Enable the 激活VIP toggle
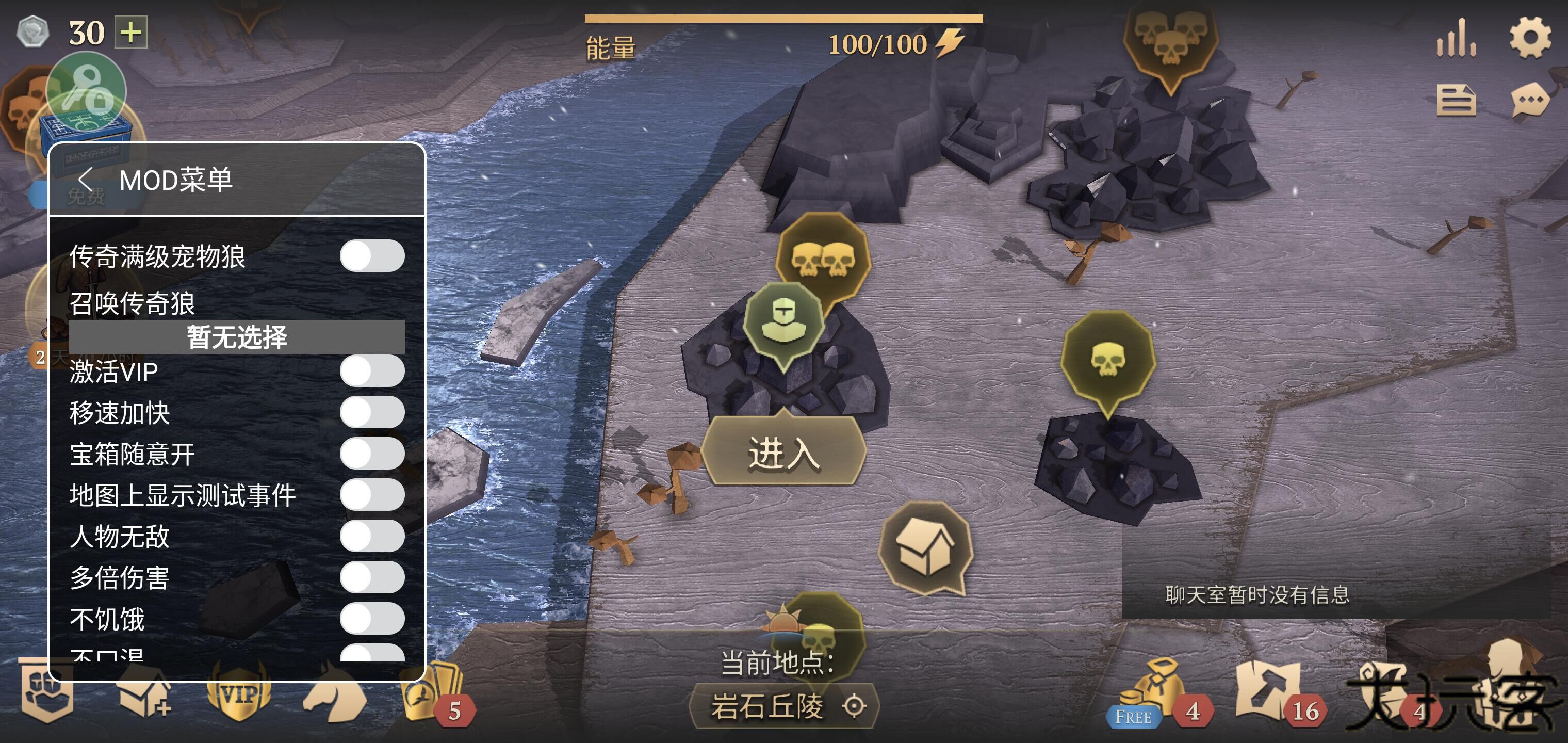Image resolution: width=1568 pixels, height=743 pixels. click(x=372, y=371)
